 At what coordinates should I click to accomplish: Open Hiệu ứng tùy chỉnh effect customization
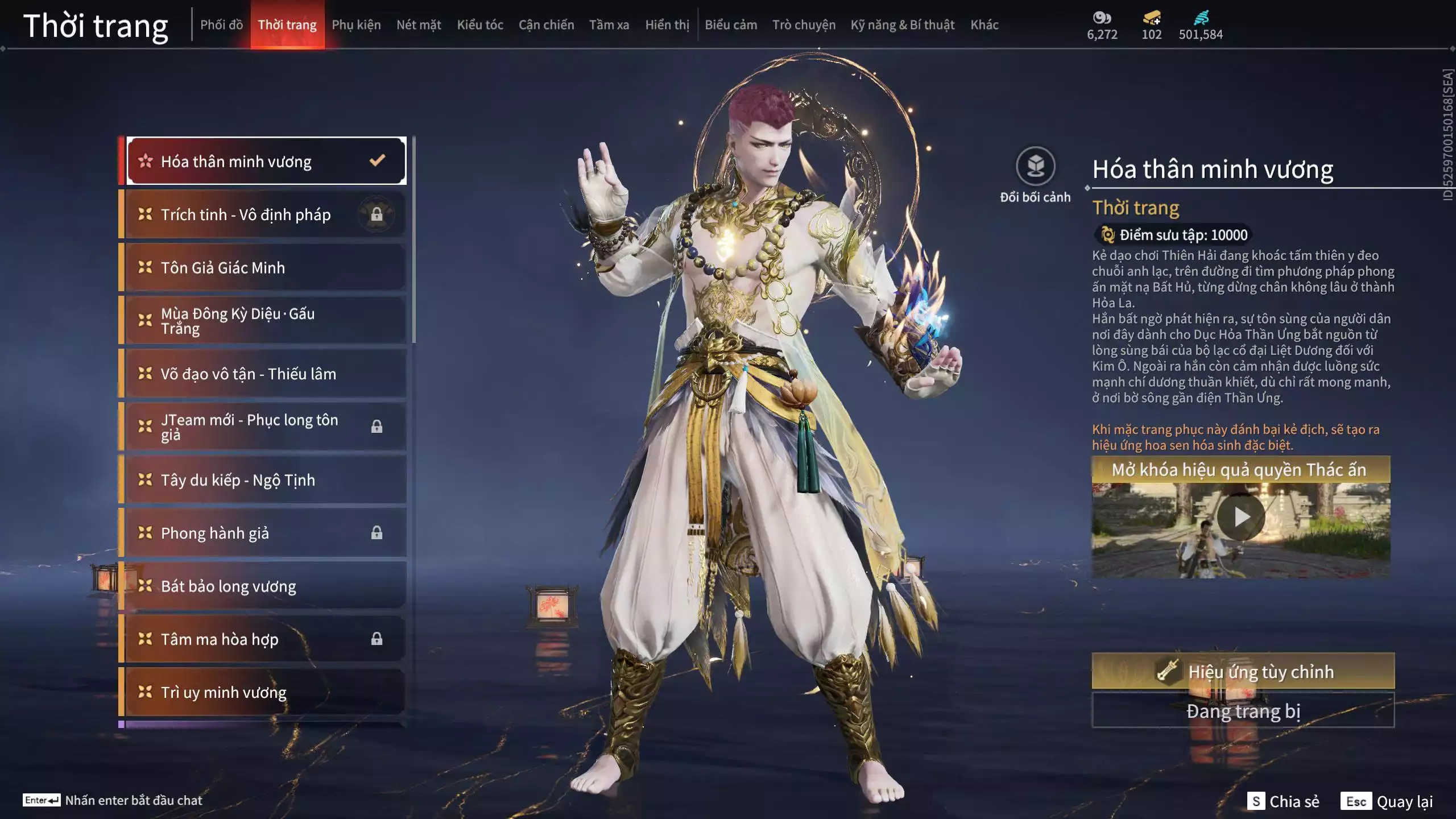[x=1243, y=671]
